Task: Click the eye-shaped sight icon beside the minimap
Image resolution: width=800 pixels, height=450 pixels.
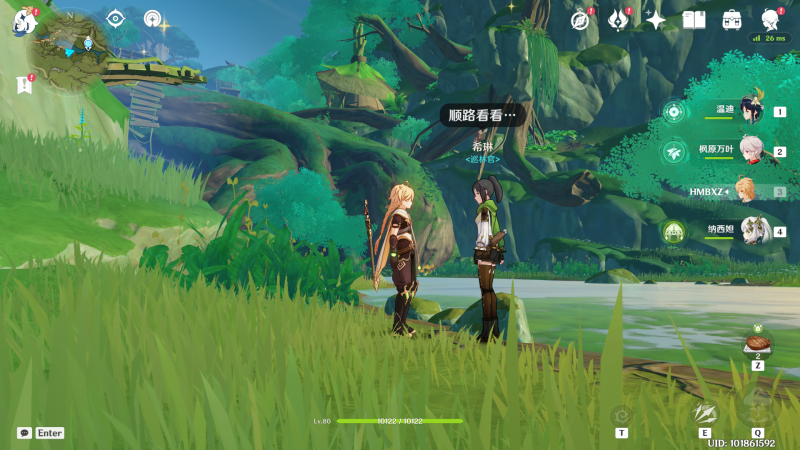Action: point(116,18)
